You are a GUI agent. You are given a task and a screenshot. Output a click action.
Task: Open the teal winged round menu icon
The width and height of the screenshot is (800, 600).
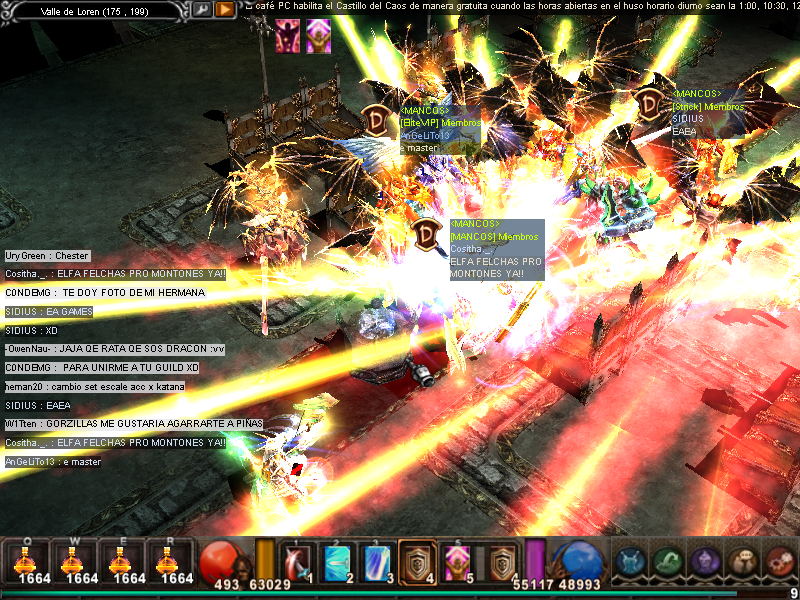(630, 562)
